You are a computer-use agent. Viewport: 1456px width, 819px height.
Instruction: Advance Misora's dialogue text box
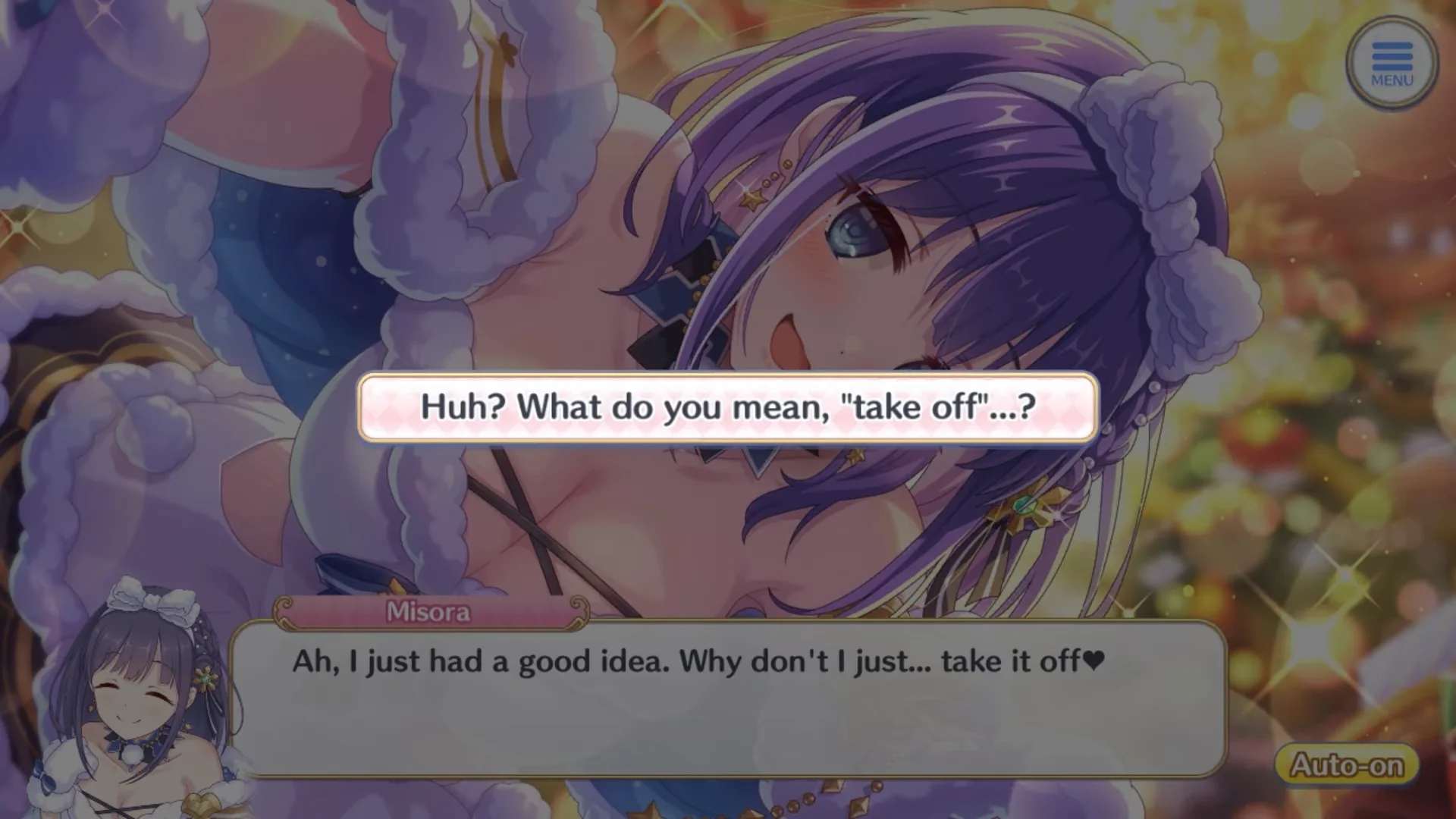coord(728,698)
